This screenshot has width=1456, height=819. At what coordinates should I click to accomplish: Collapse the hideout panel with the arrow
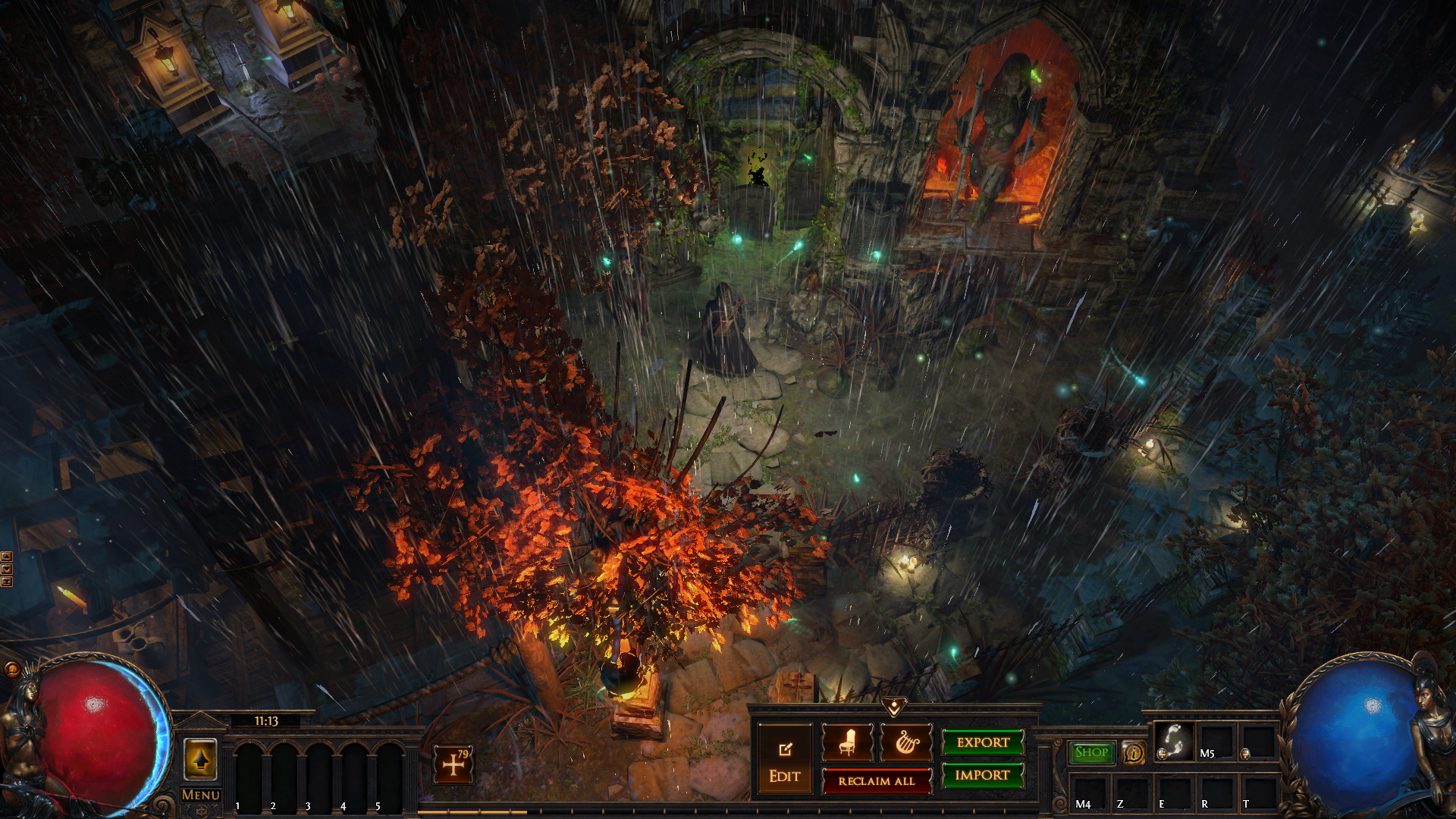(894, 708)
